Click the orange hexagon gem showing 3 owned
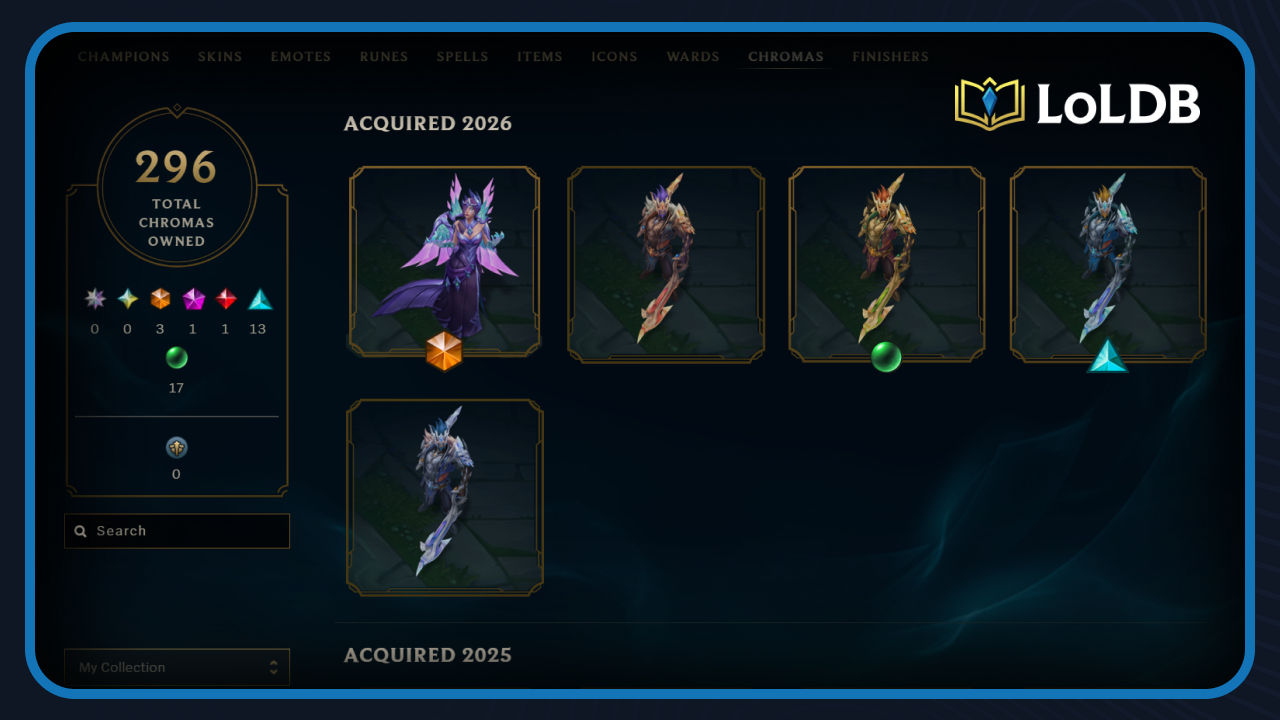 pos(160,298)
